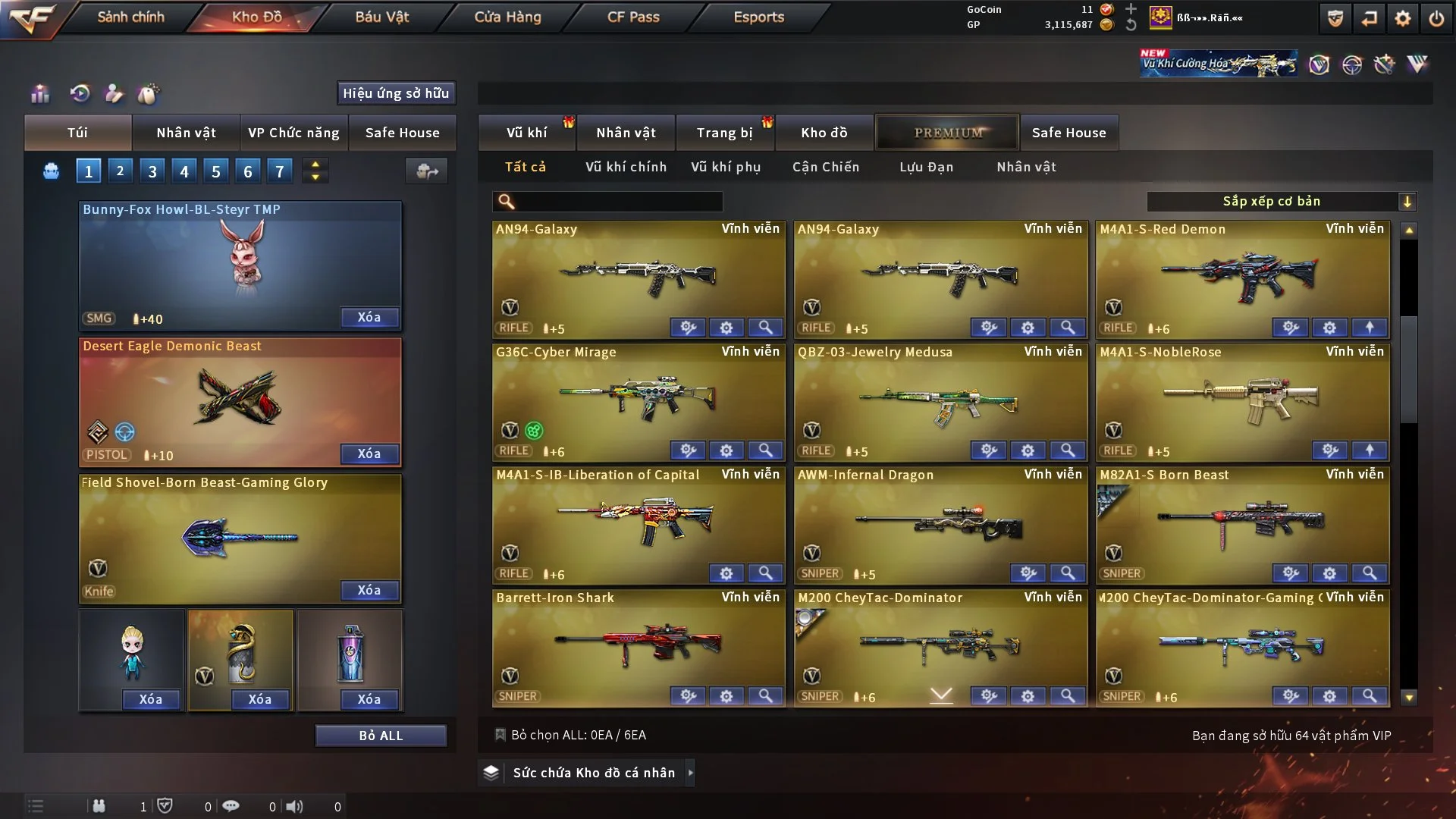Remove the Desert Eagle Demonic Beast pistol
This screenshot has height=819, width=1456.
tap(369, 453)
